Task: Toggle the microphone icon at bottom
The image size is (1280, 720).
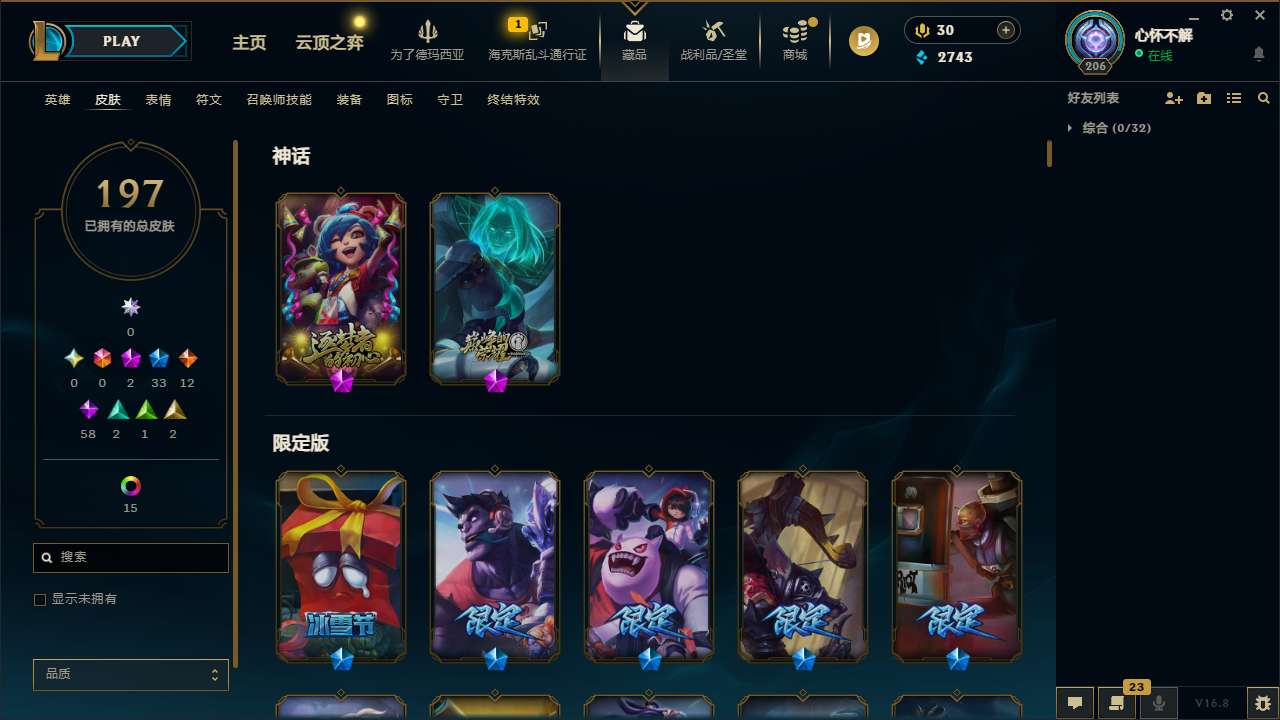Action: tap(1159, 703)
